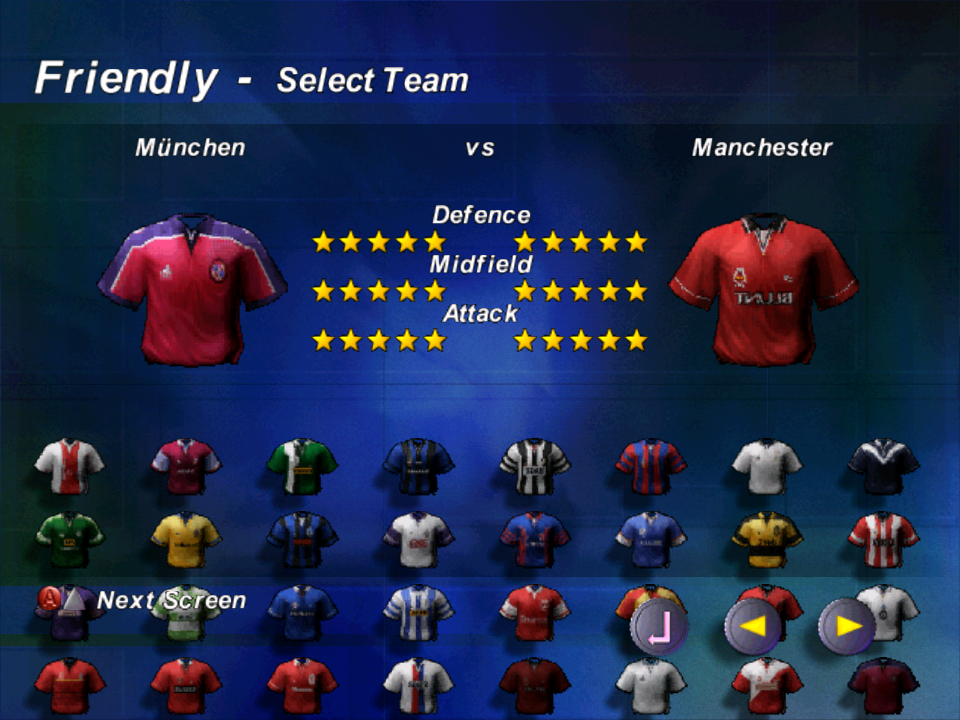Choose the plain yellow jersey
This screenshot has height=720, width=960.
pos(186,539)
